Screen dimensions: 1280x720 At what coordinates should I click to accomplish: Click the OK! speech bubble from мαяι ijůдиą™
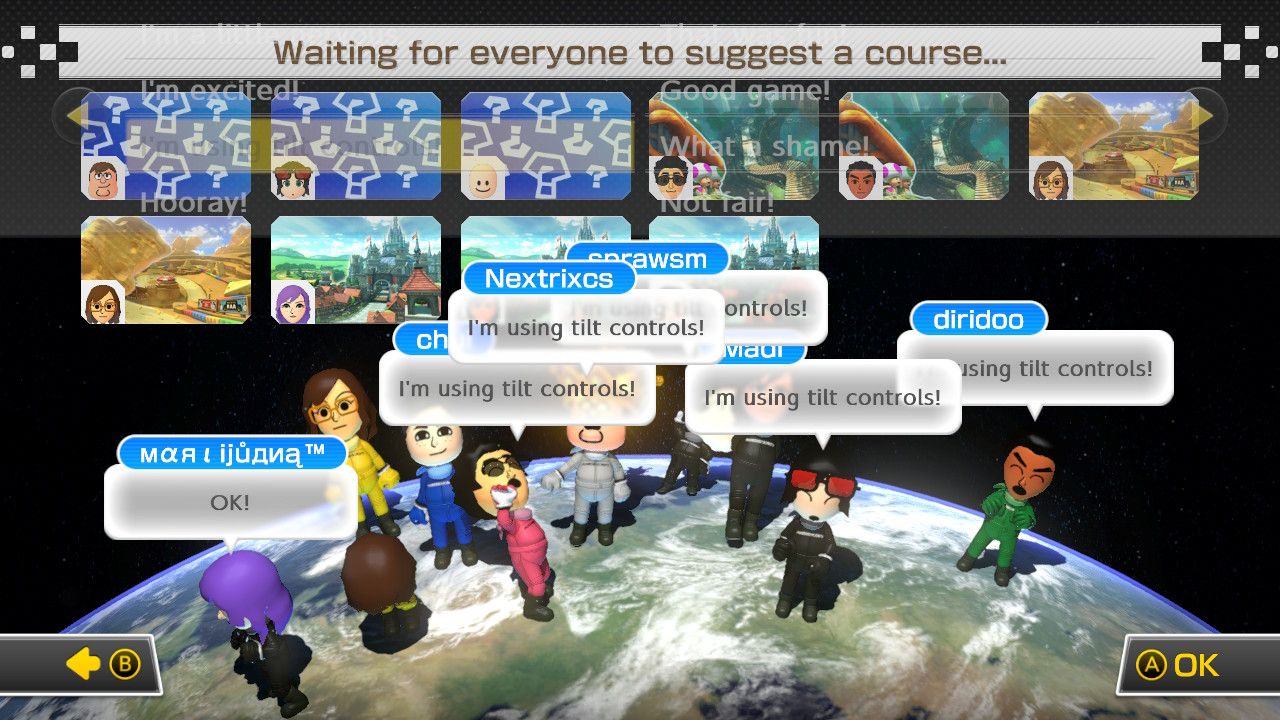[x=229, y=502]
